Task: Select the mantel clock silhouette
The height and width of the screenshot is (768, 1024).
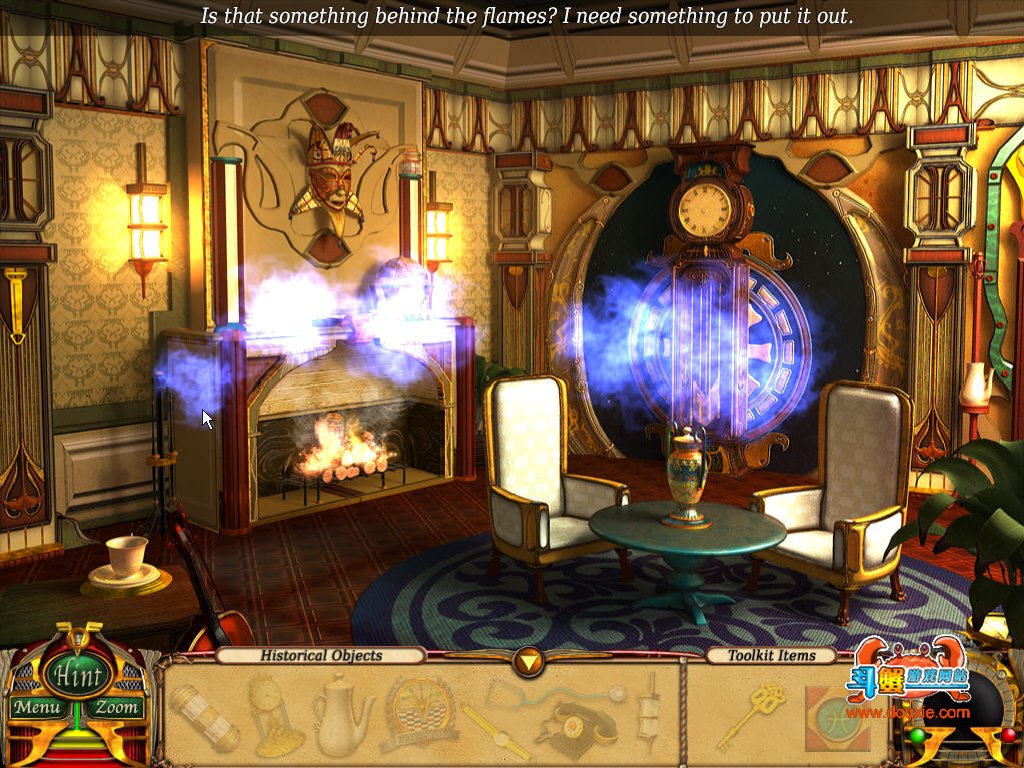Action: pos(273,716)
